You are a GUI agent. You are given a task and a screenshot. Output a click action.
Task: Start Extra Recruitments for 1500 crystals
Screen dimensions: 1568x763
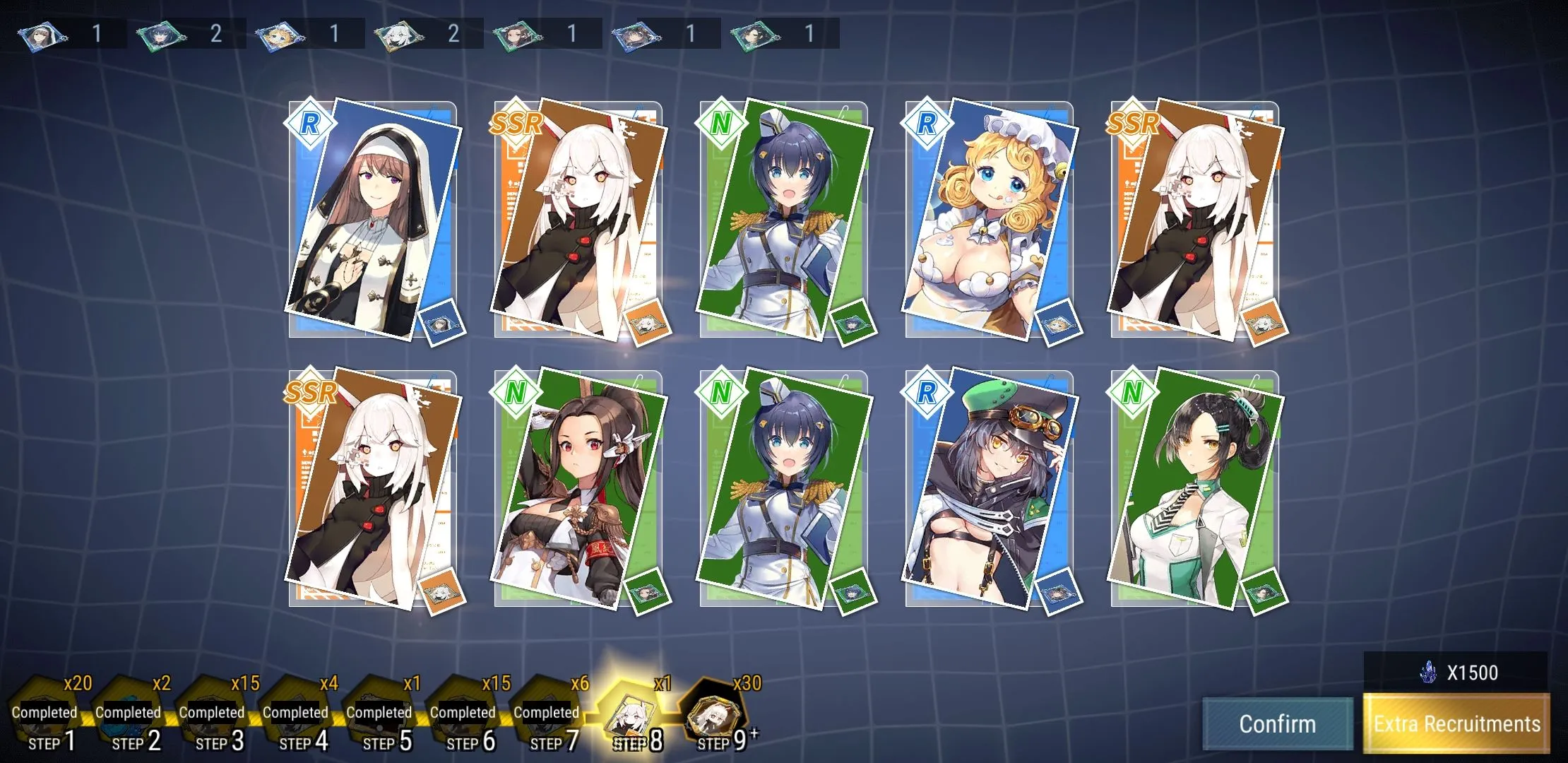pyautogui.click(x=1456, y=723)
